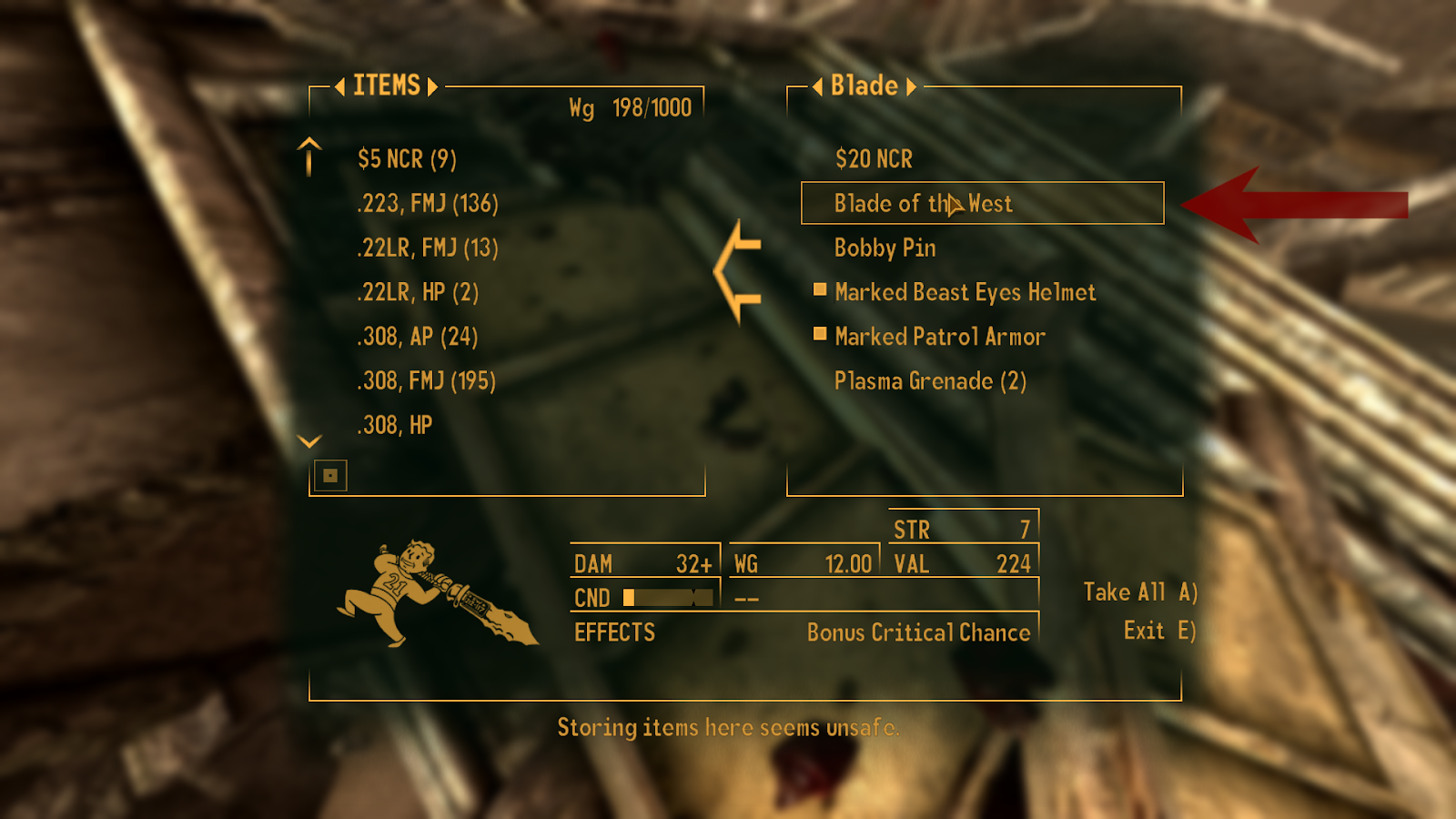Switch to the ITEMS panel header
Viewport: 1456px width, 819px height.
coord(386,86)
